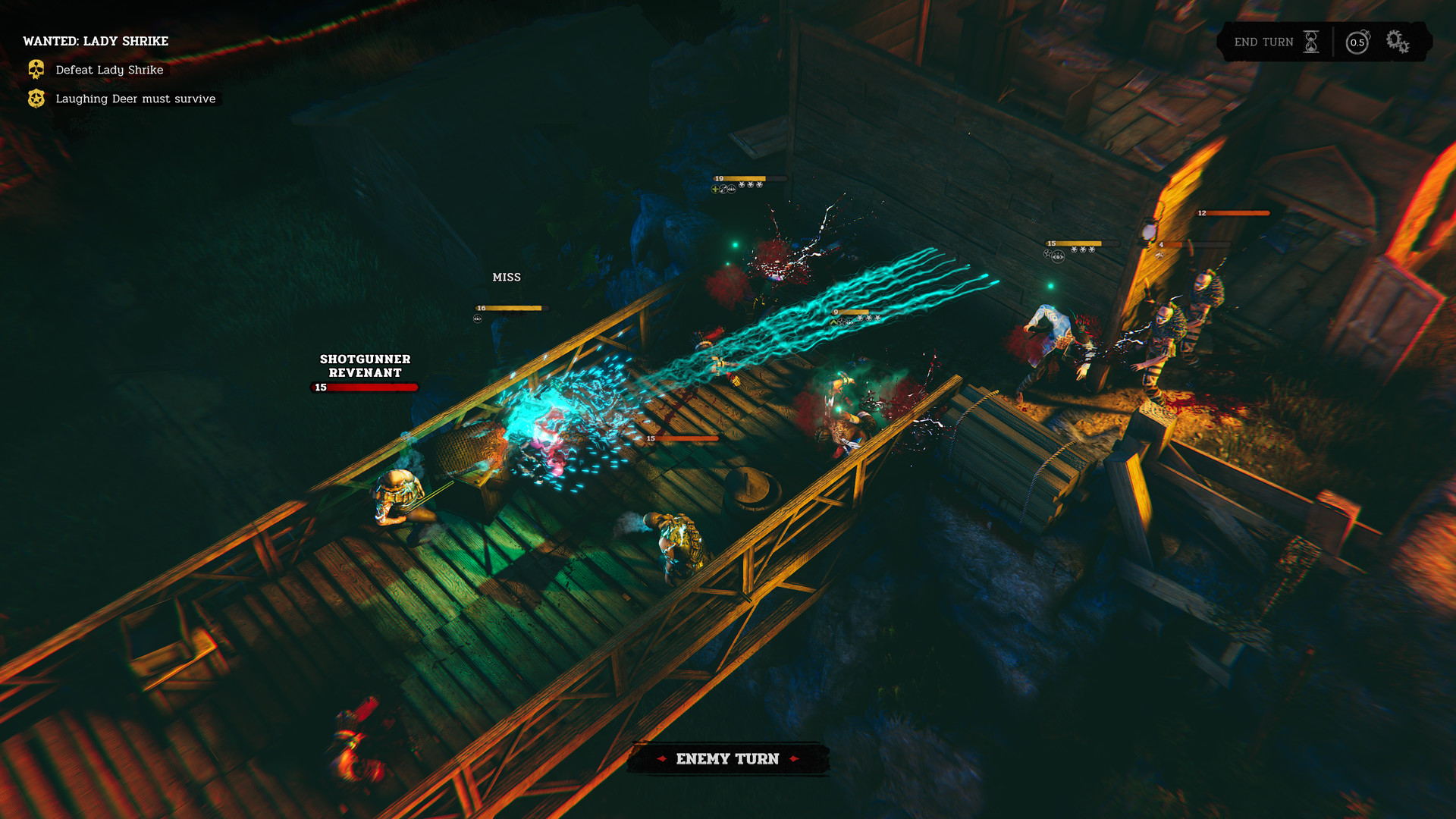
Task: Expand the ENEMY TURN banner
Action: pyautogui.click(x=727, y=758)
